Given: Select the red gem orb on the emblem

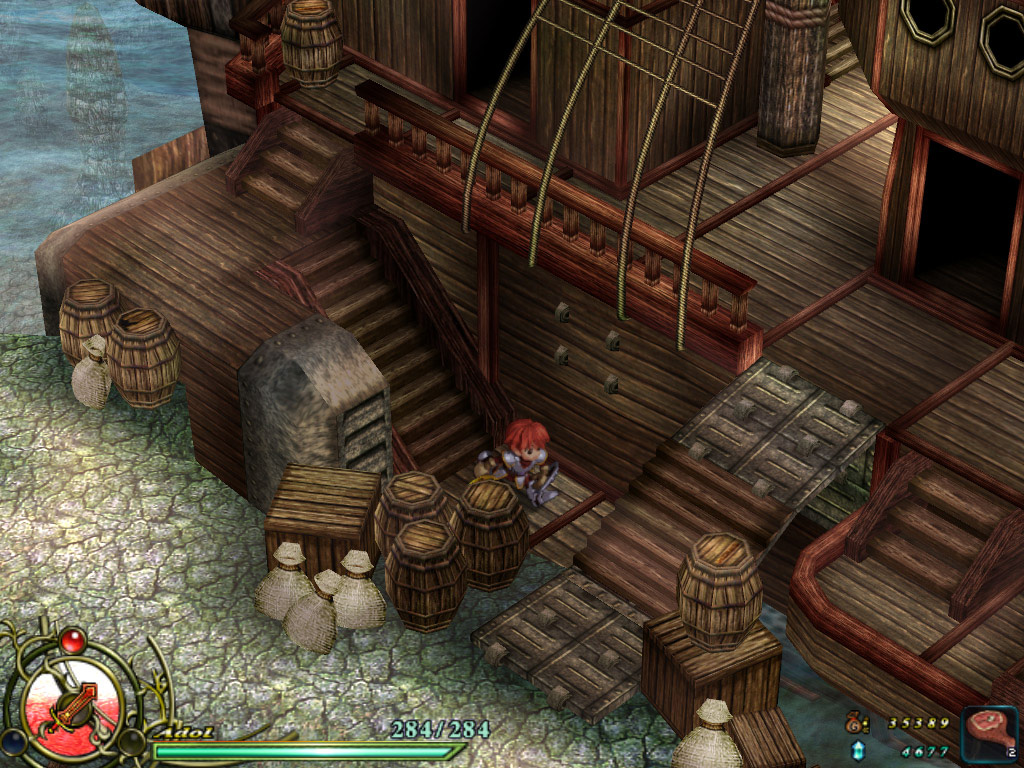Looking at the screenshot, I should click(x=72, y=639).
